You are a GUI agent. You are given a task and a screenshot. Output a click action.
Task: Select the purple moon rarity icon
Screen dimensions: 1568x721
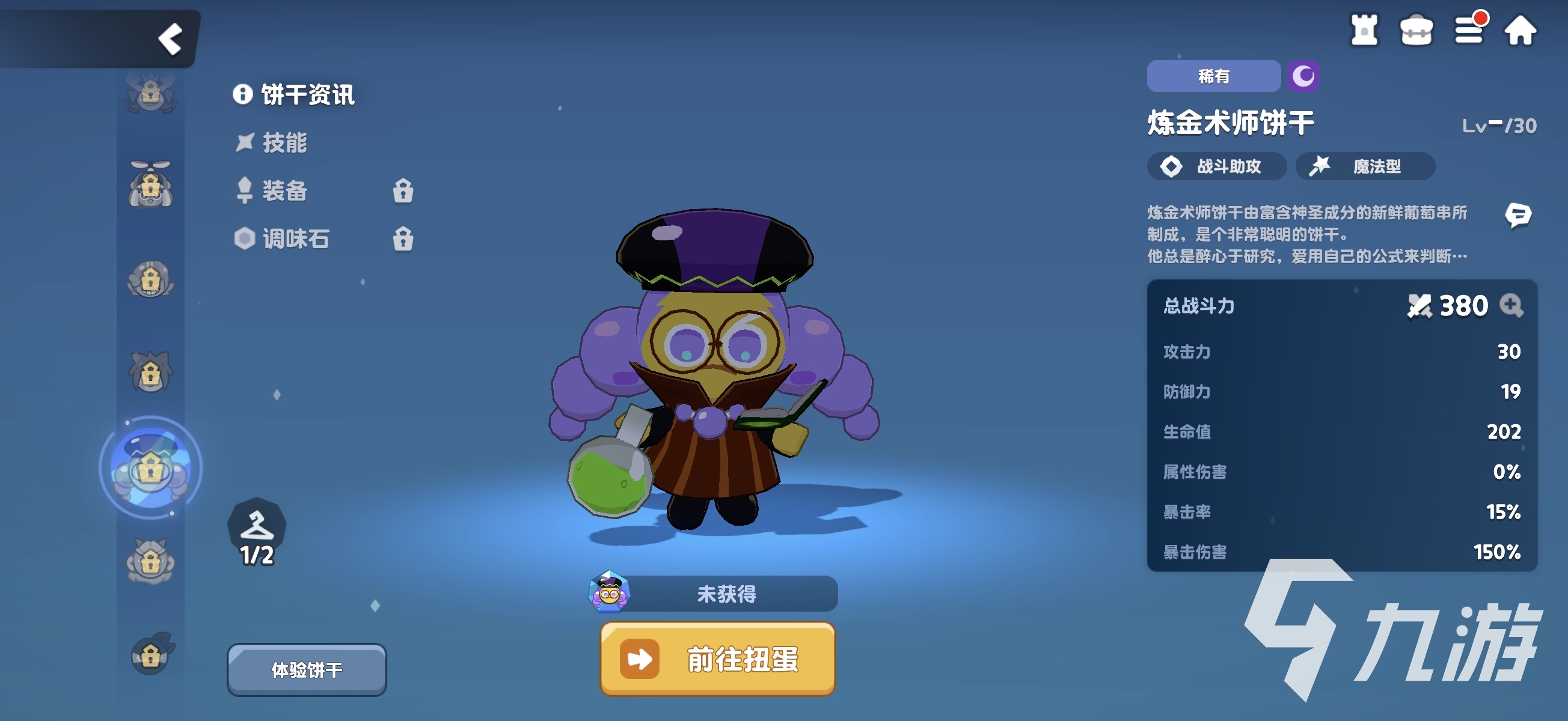tap(1303, 76)
